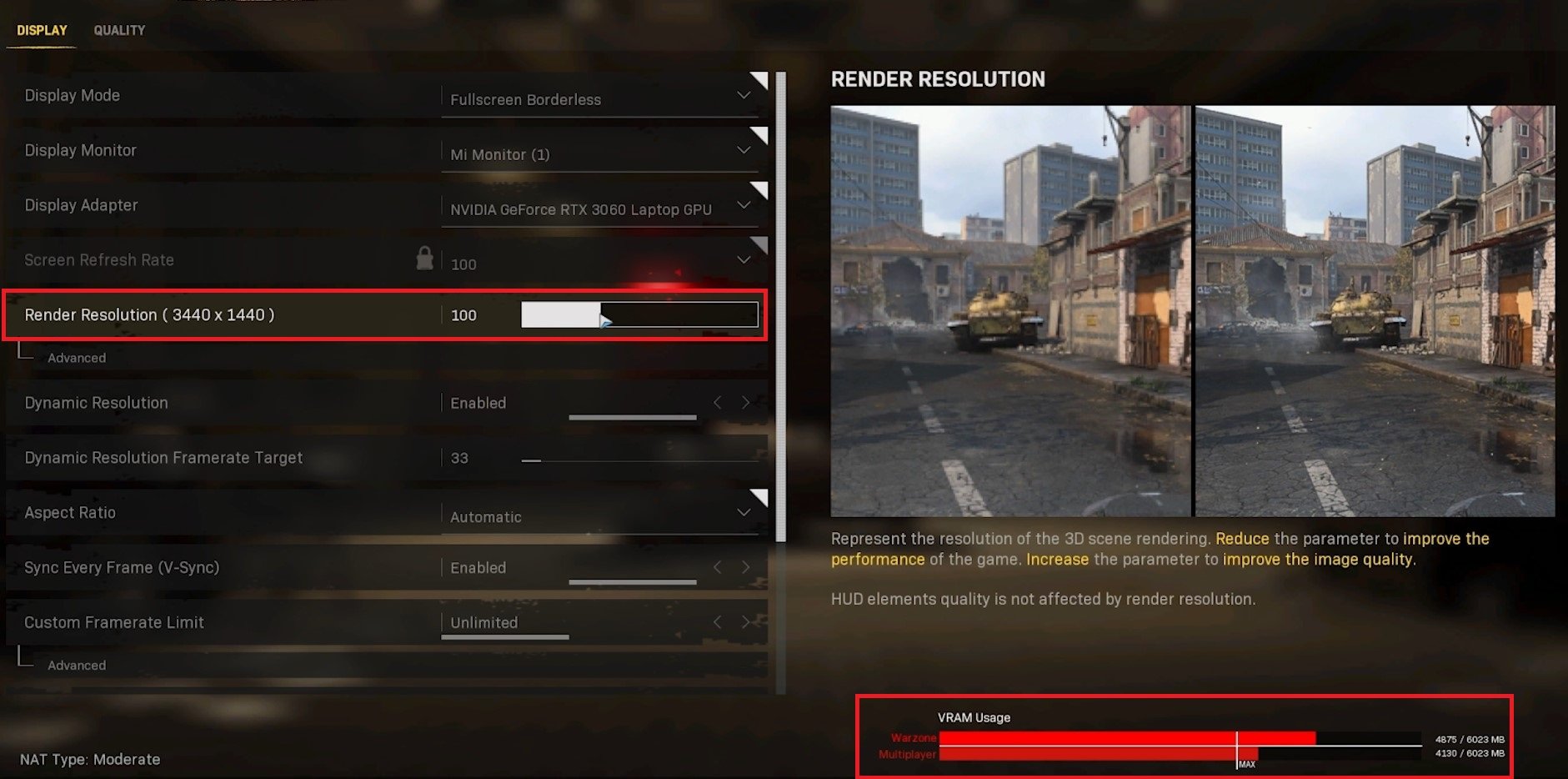Click right arrow for Sync Every Frame
The width and height of the screenshot is (1568, 779).
coord(745,567)
